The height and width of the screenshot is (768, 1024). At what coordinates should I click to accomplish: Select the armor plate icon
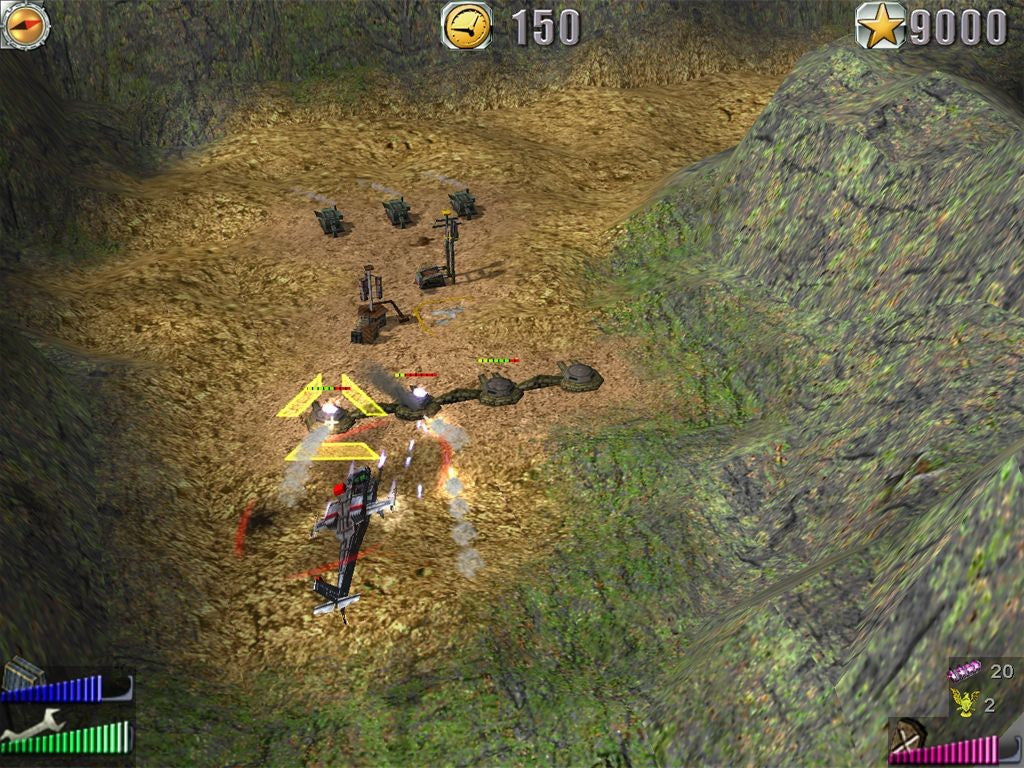[x=22, y=675]
